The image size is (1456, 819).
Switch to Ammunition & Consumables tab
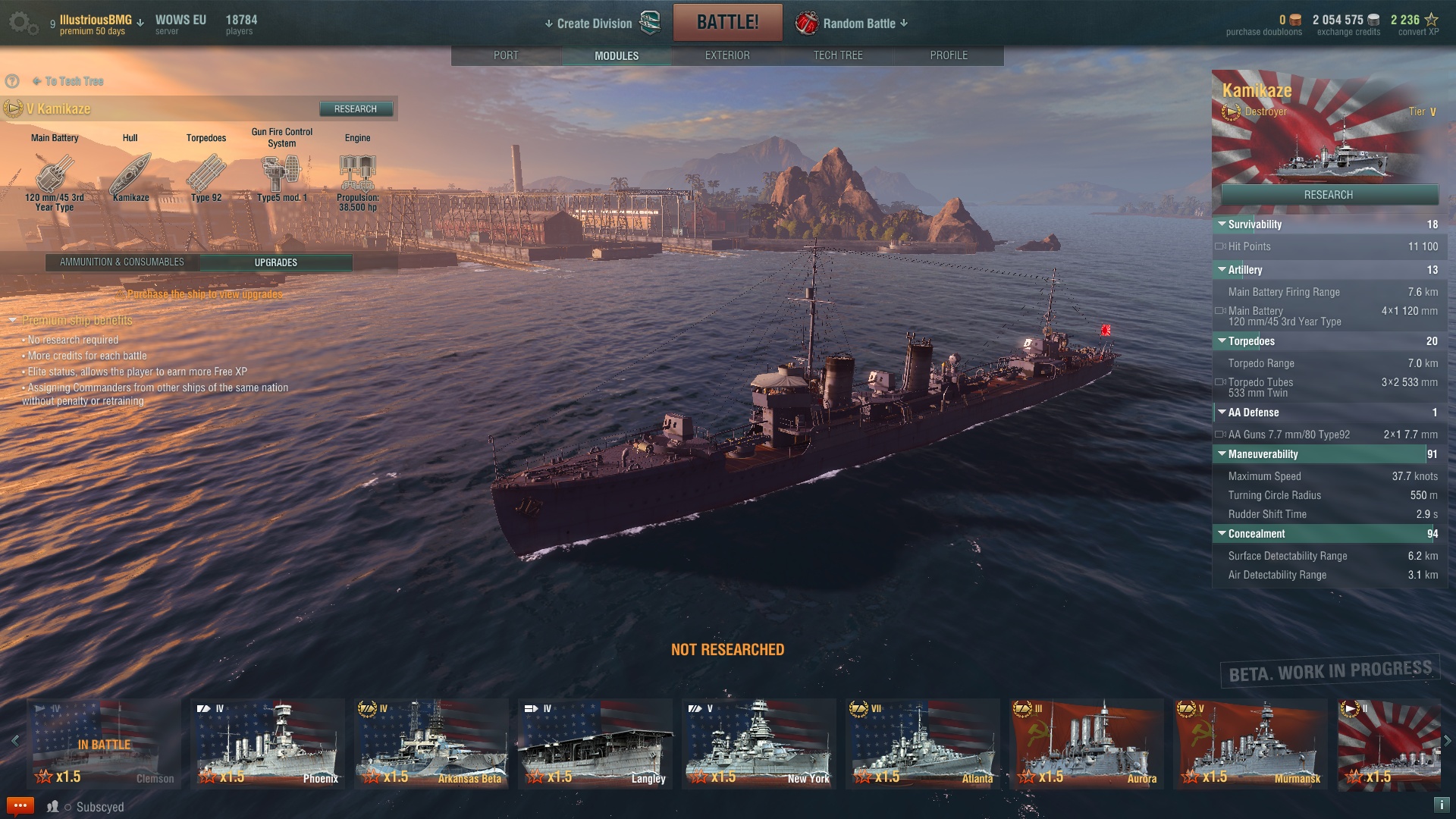[x=122, y=262]
